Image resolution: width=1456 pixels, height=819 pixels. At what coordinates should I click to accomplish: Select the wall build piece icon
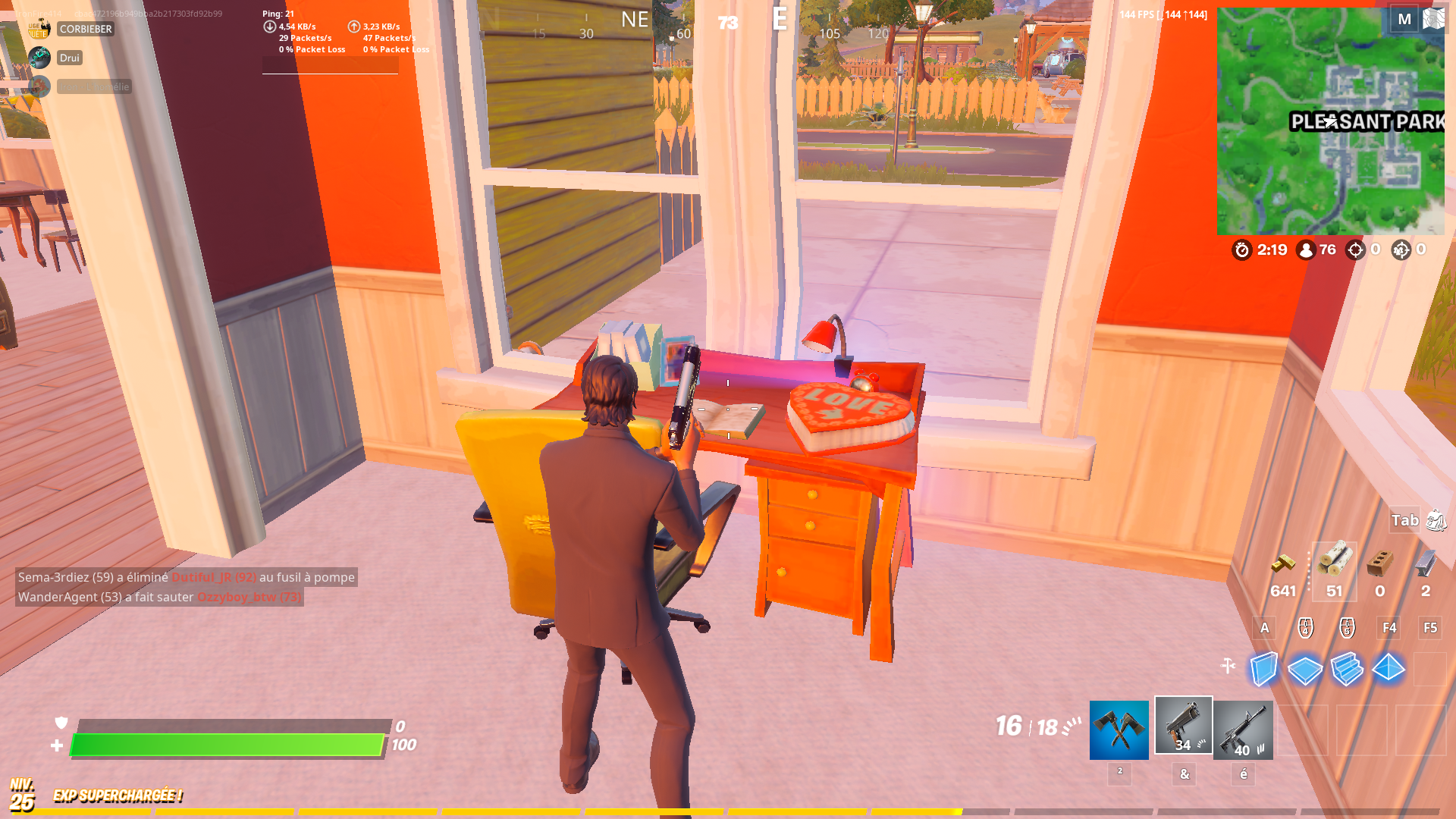click(1263, 670)
